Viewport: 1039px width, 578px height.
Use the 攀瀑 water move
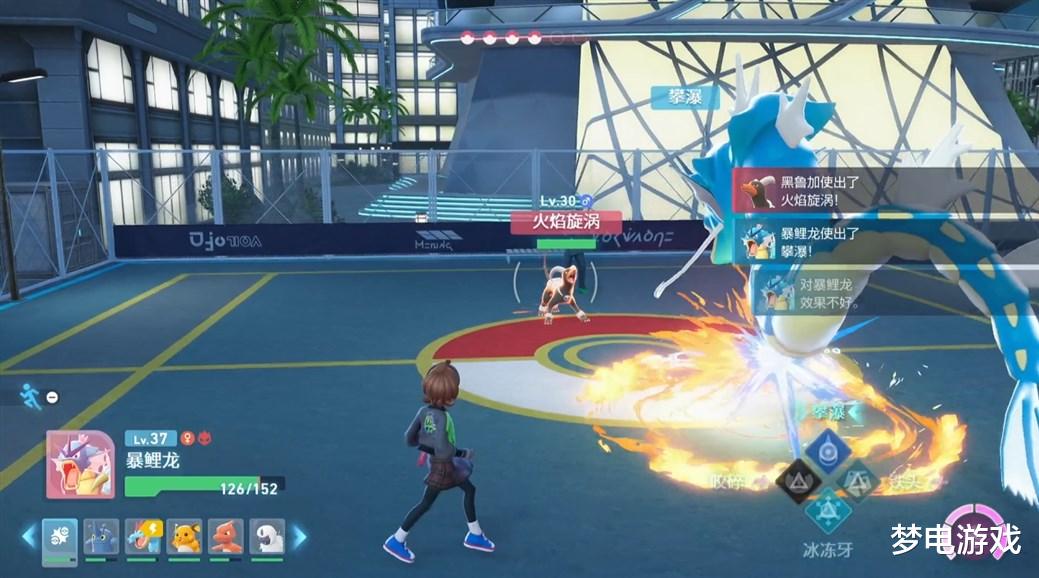coord(828,450)
